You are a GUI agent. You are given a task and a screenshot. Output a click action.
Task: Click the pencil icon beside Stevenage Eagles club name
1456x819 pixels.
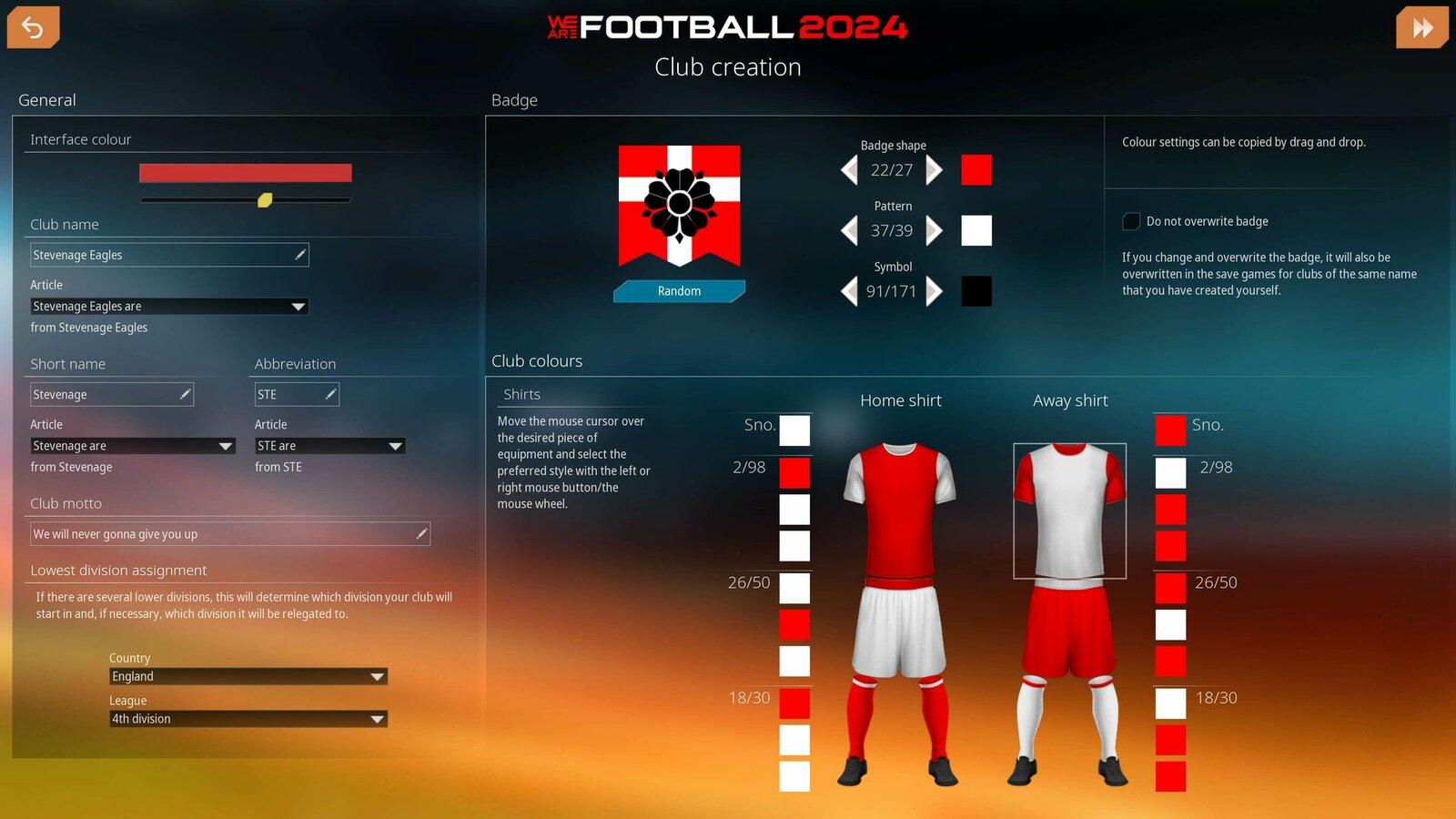coord(298,254)
